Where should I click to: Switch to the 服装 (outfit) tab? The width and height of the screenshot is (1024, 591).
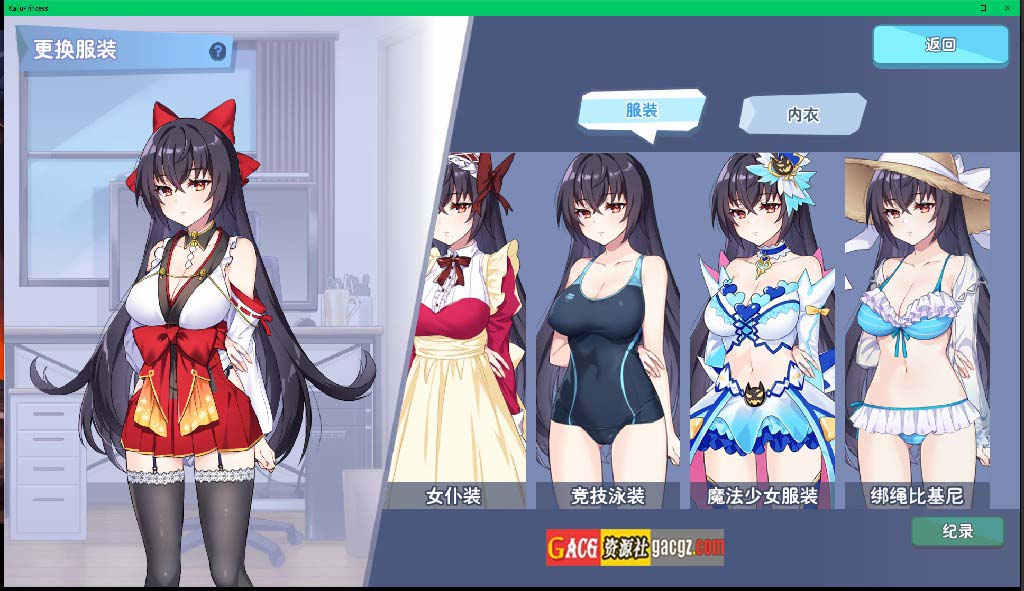[x=642, y=110]
